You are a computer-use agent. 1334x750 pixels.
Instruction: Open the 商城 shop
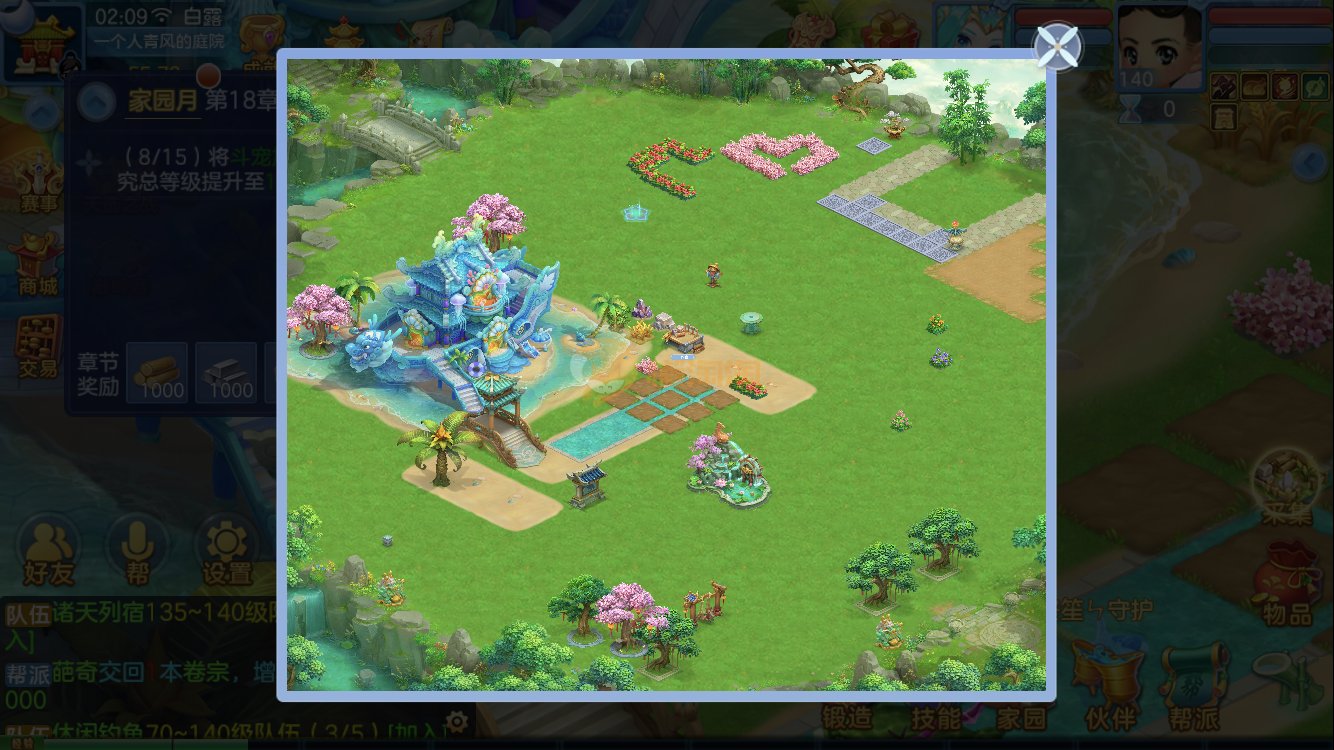tap(39, 264)
